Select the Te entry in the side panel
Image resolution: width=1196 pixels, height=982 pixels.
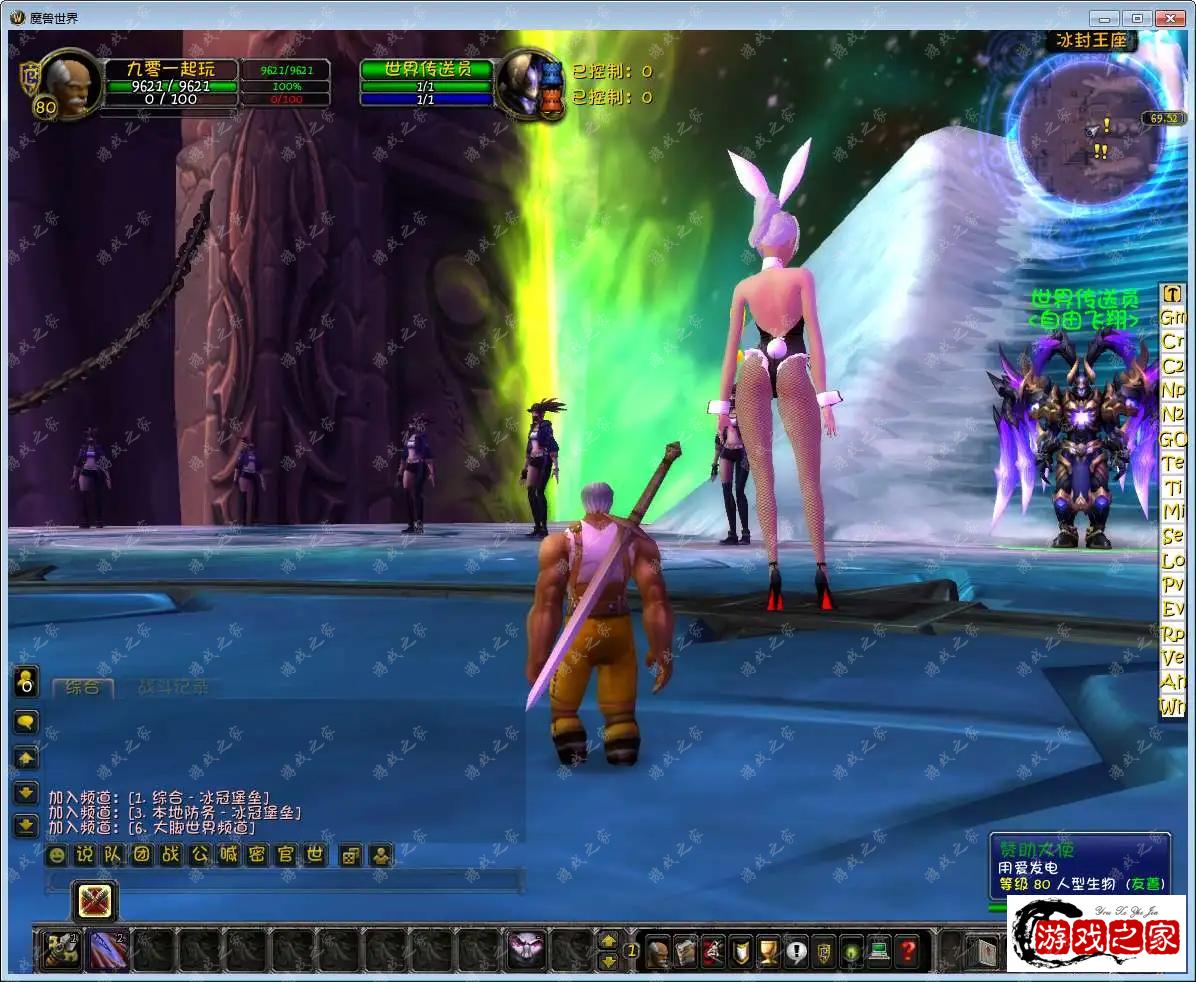(x=1172, y=463)
